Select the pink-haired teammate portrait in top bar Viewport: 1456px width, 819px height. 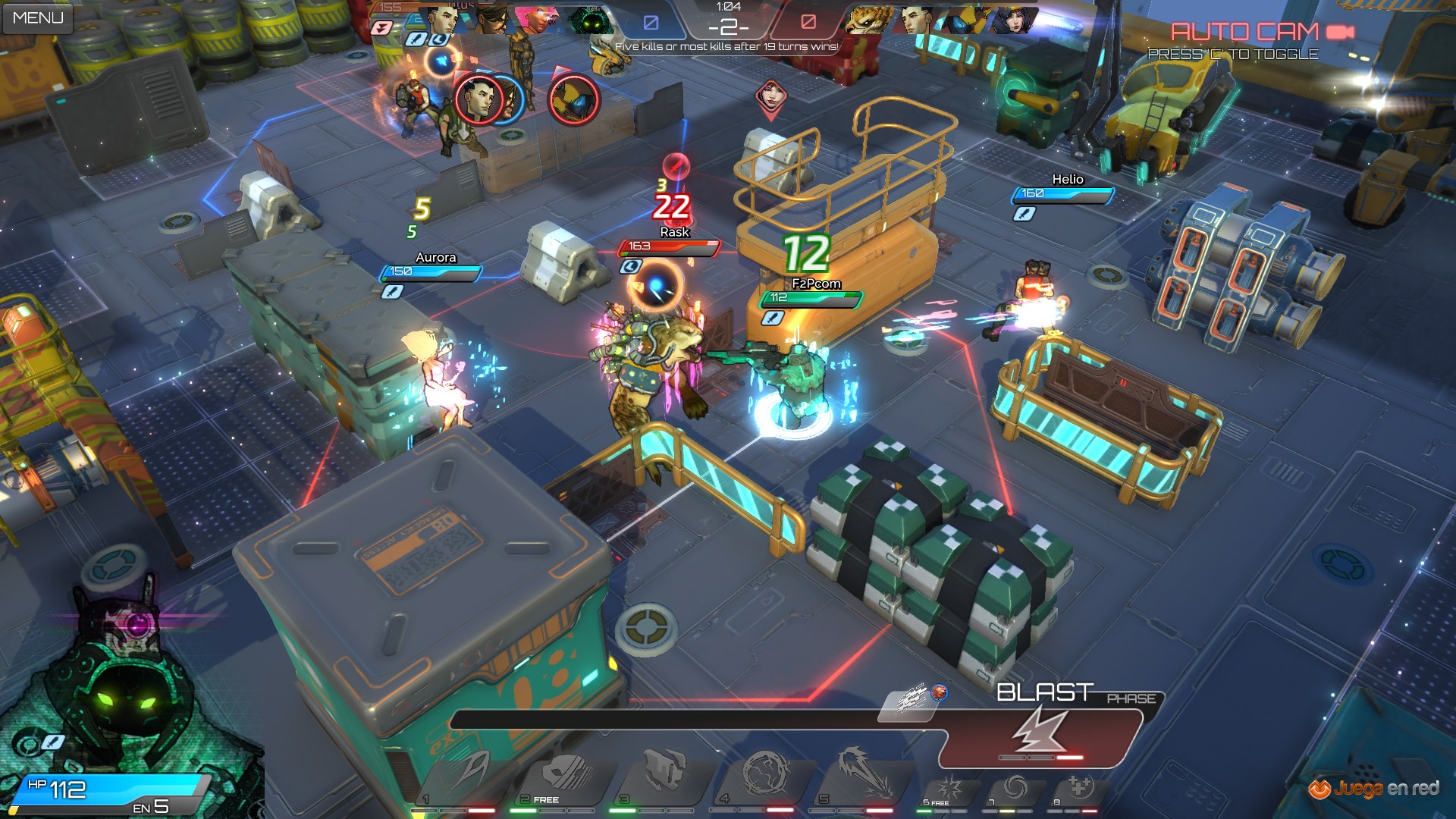tap(537, 20)
